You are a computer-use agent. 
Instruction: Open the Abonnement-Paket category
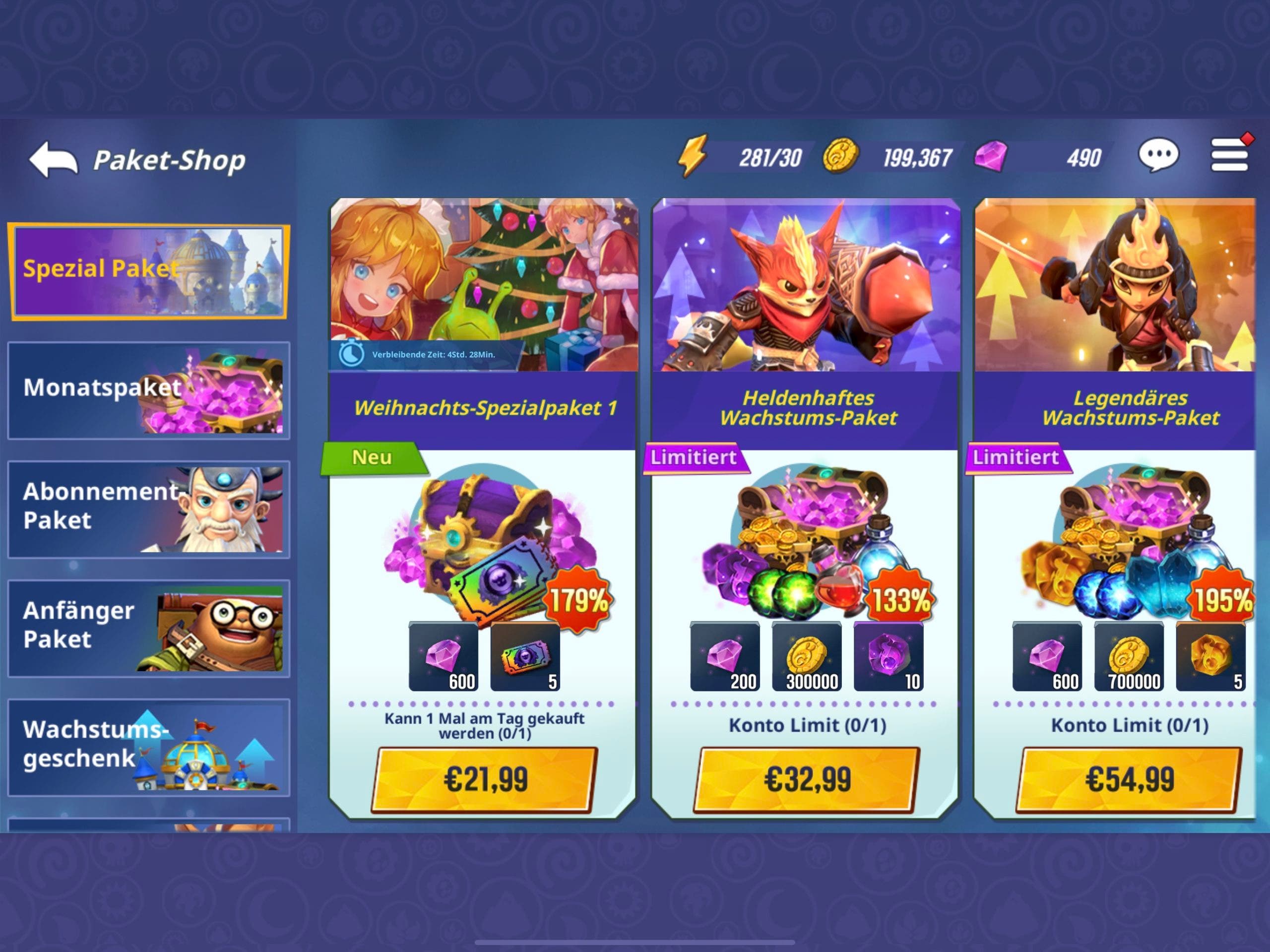148,508
